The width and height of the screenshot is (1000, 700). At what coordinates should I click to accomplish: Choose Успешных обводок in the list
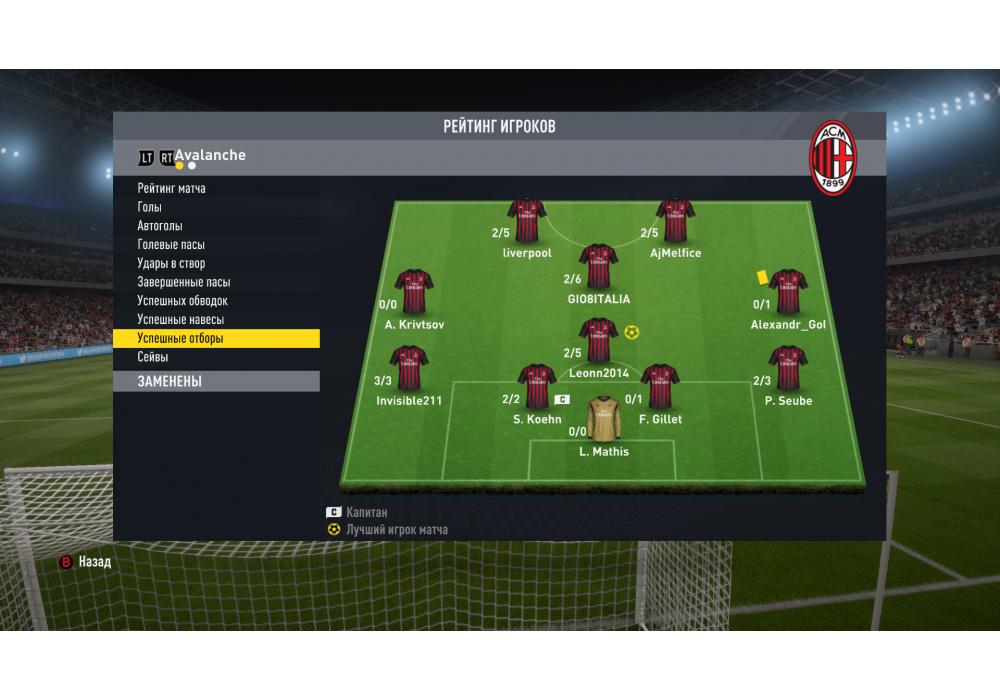point(182,301)
